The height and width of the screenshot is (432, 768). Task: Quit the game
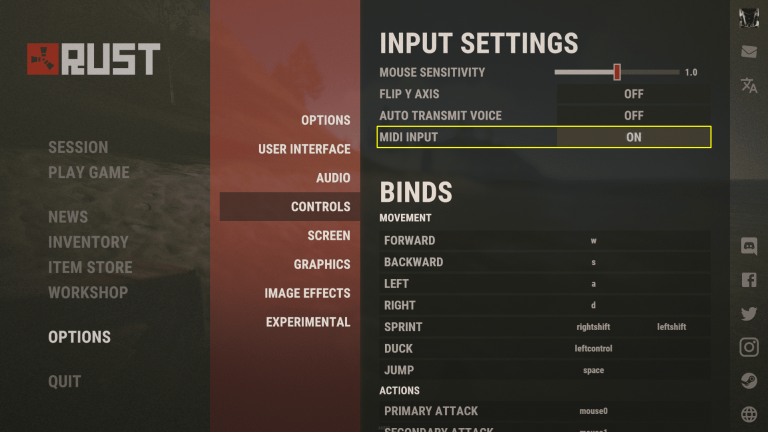pos(65,381)
